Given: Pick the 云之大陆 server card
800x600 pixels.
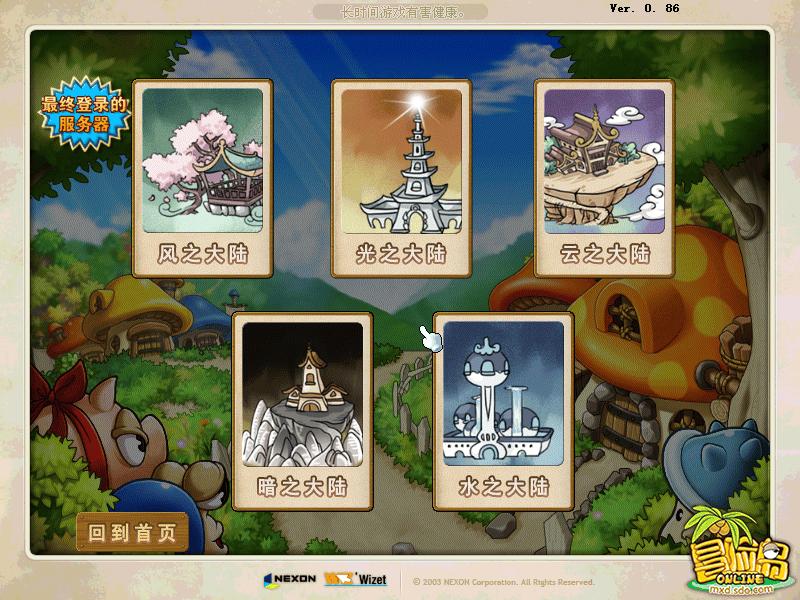Looking at the screenshot, I should [604, 178].
